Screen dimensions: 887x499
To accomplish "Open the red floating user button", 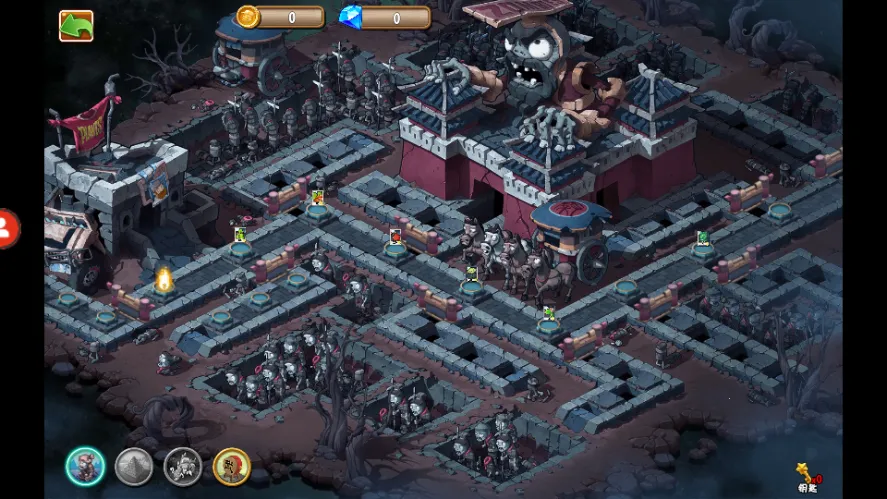I will 6,229.
